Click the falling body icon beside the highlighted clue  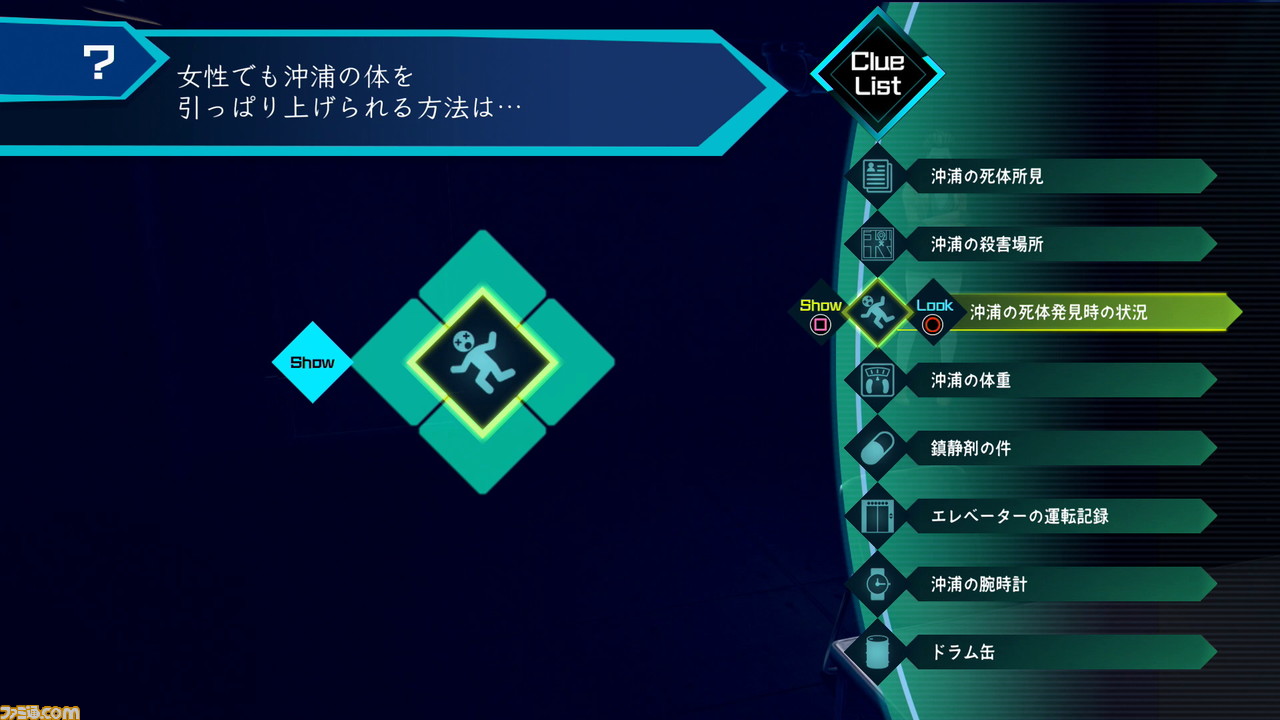pos(878,312)
